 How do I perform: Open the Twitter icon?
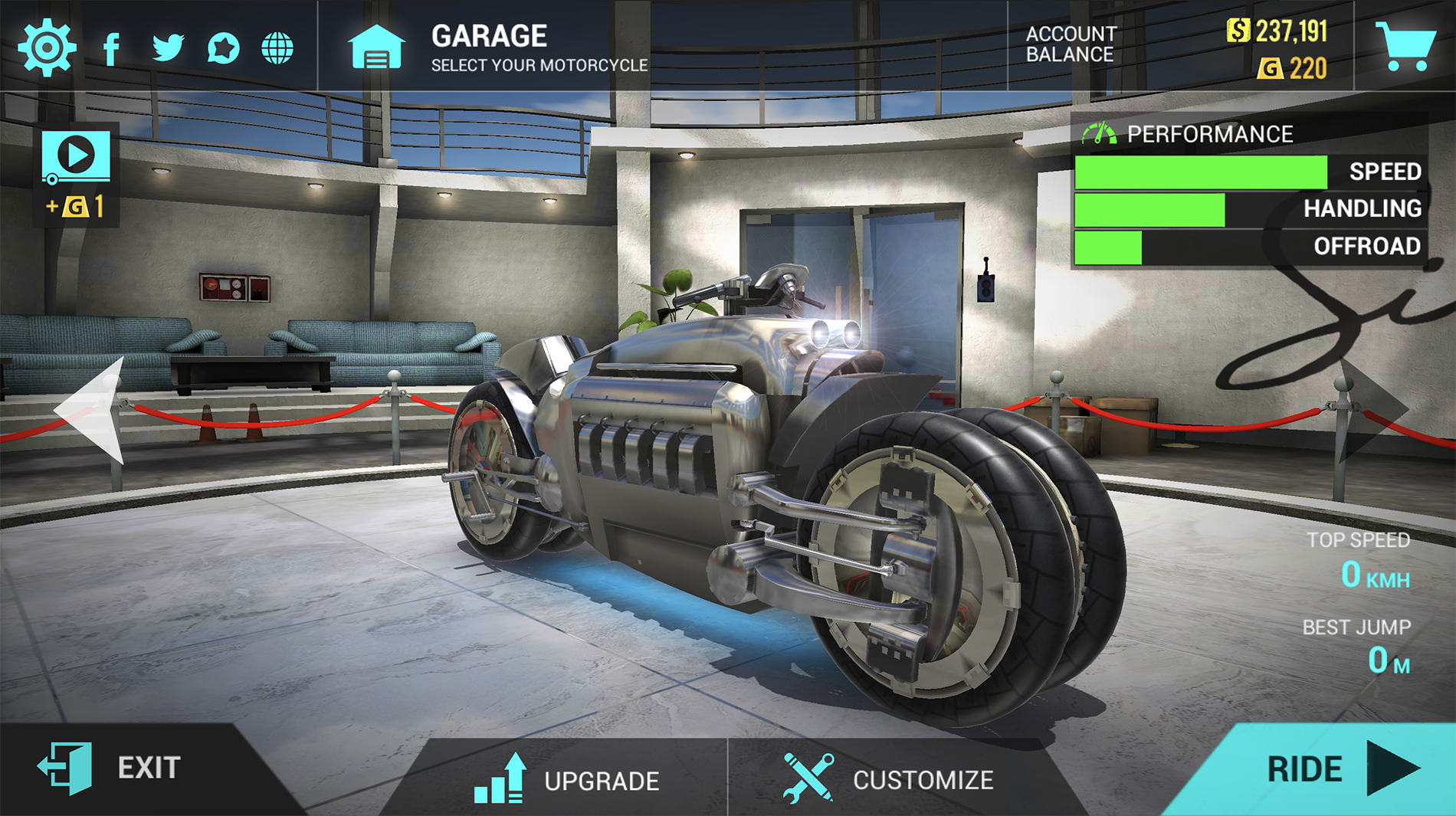[x=166, y=48]
